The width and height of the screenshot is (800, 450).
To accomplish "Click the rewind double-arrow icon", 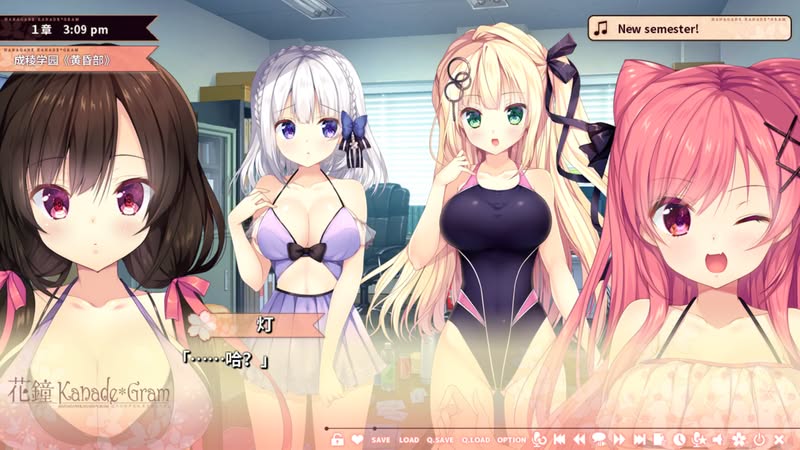I will tap(578, 439).
